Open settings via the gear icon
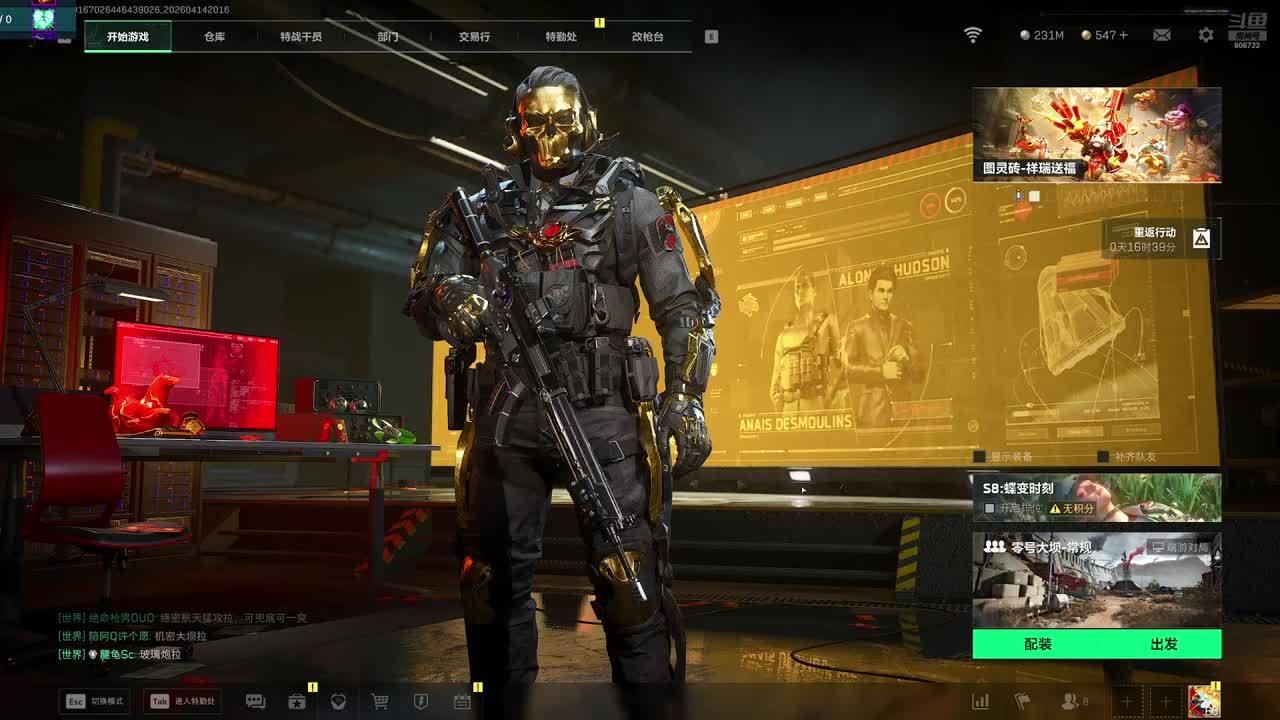The height and width of the screenshot is (720, 1280). coord(1206,35)
